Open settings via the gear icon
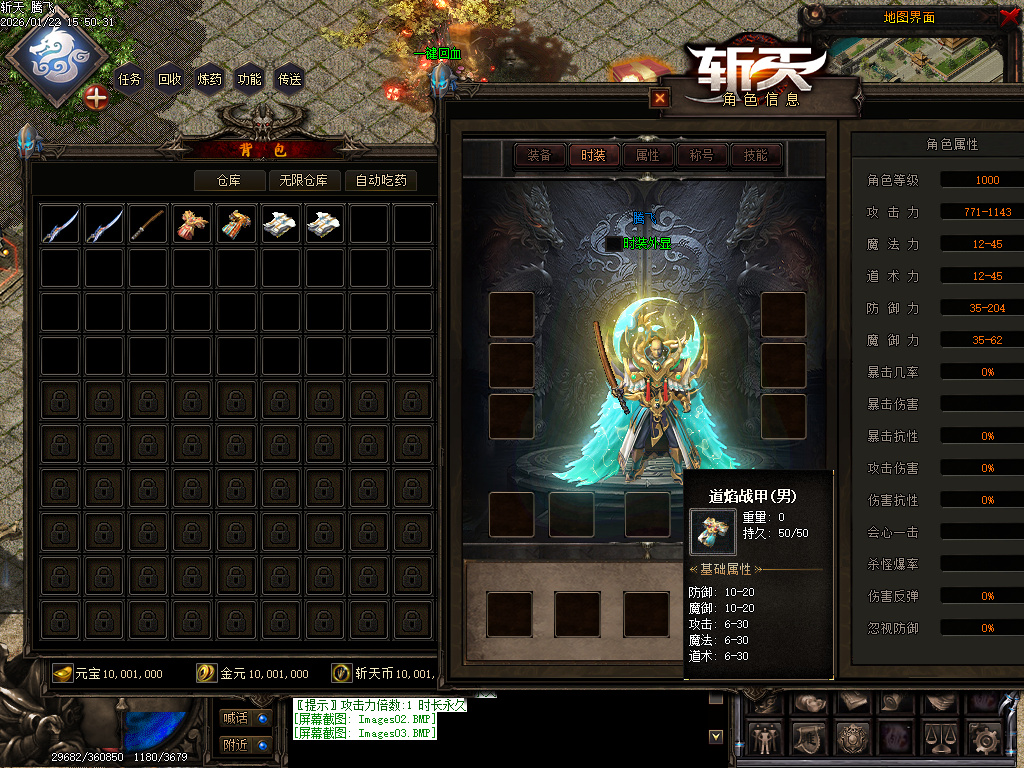 tap(984, 739)
